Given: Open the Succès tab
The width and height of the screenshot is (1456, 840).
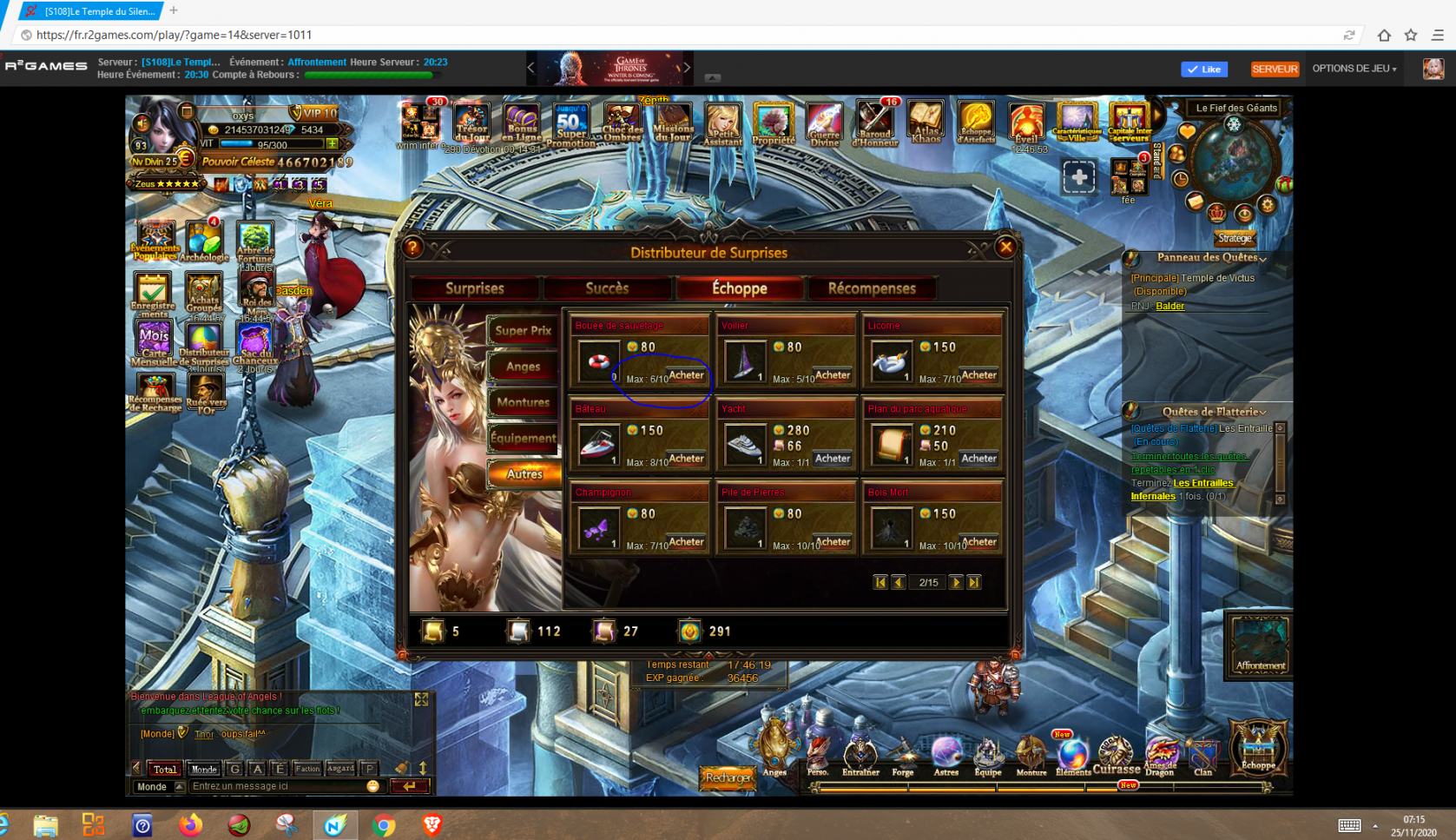Looking at the screenshot, I should point(607,288).
